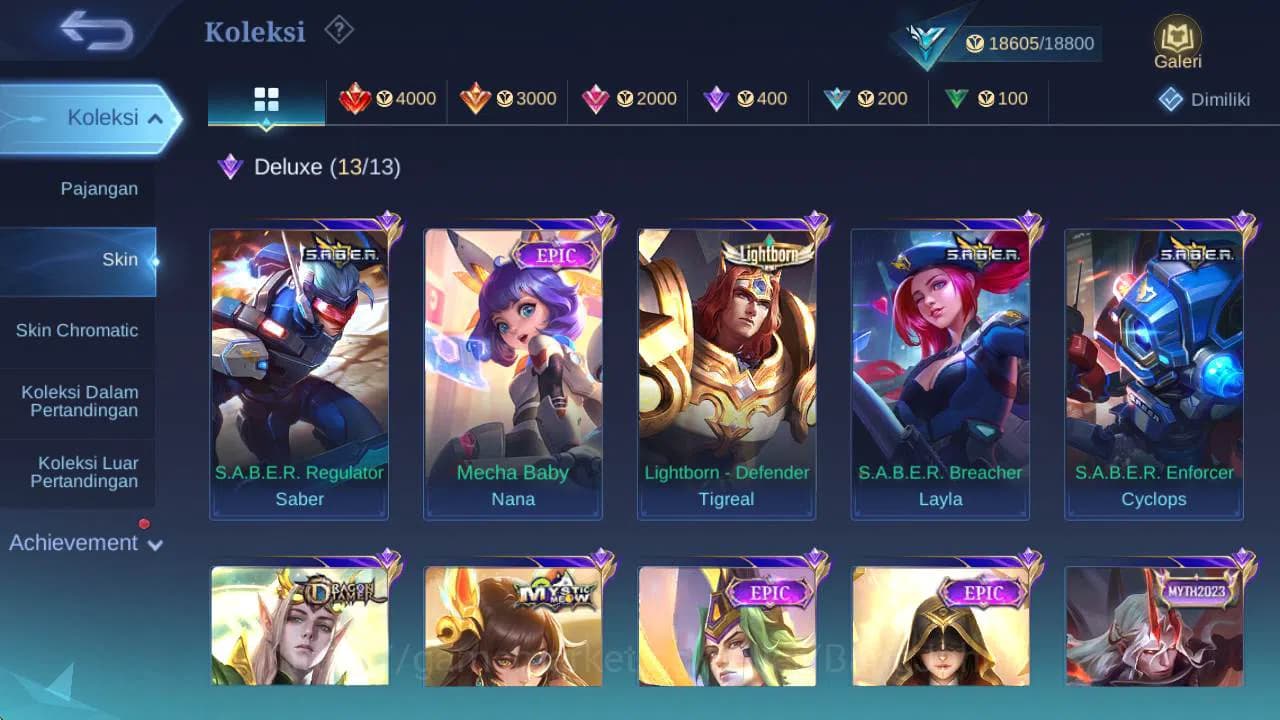Enable the purple 400 skin filter
Screen dimensions: 1280x720
(x=747, y=99)
